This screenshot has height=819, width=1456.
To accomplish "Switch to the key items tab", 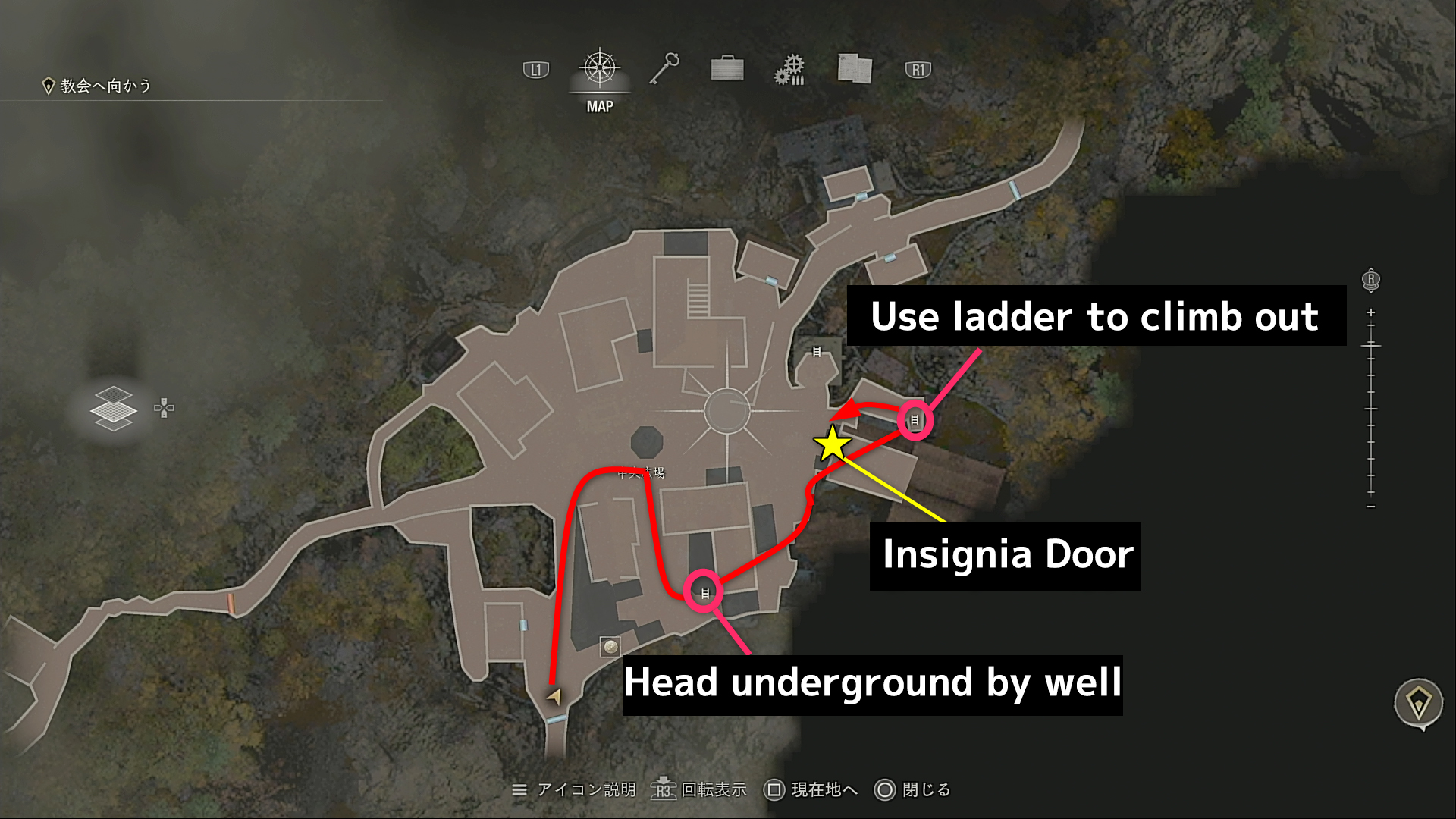I will pos(664,69).
